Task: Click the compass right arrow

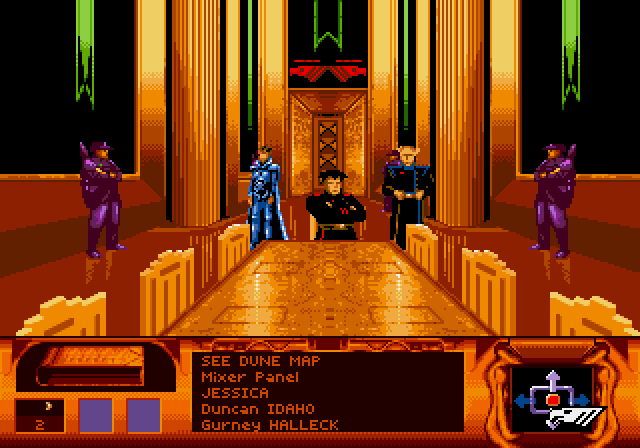Action: click(x=583, y=400)
